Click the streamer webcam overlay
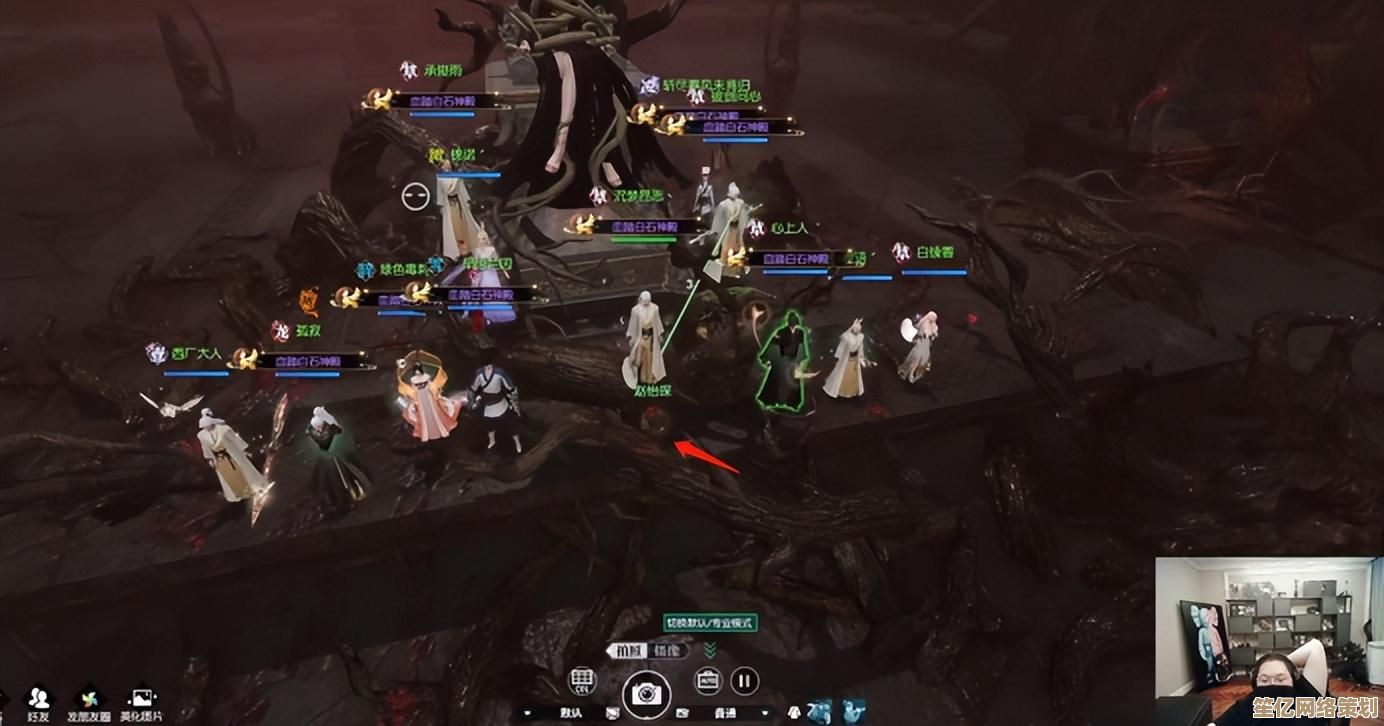The width and height of the screenshot is (1384, 726). tap(1268, 641)
